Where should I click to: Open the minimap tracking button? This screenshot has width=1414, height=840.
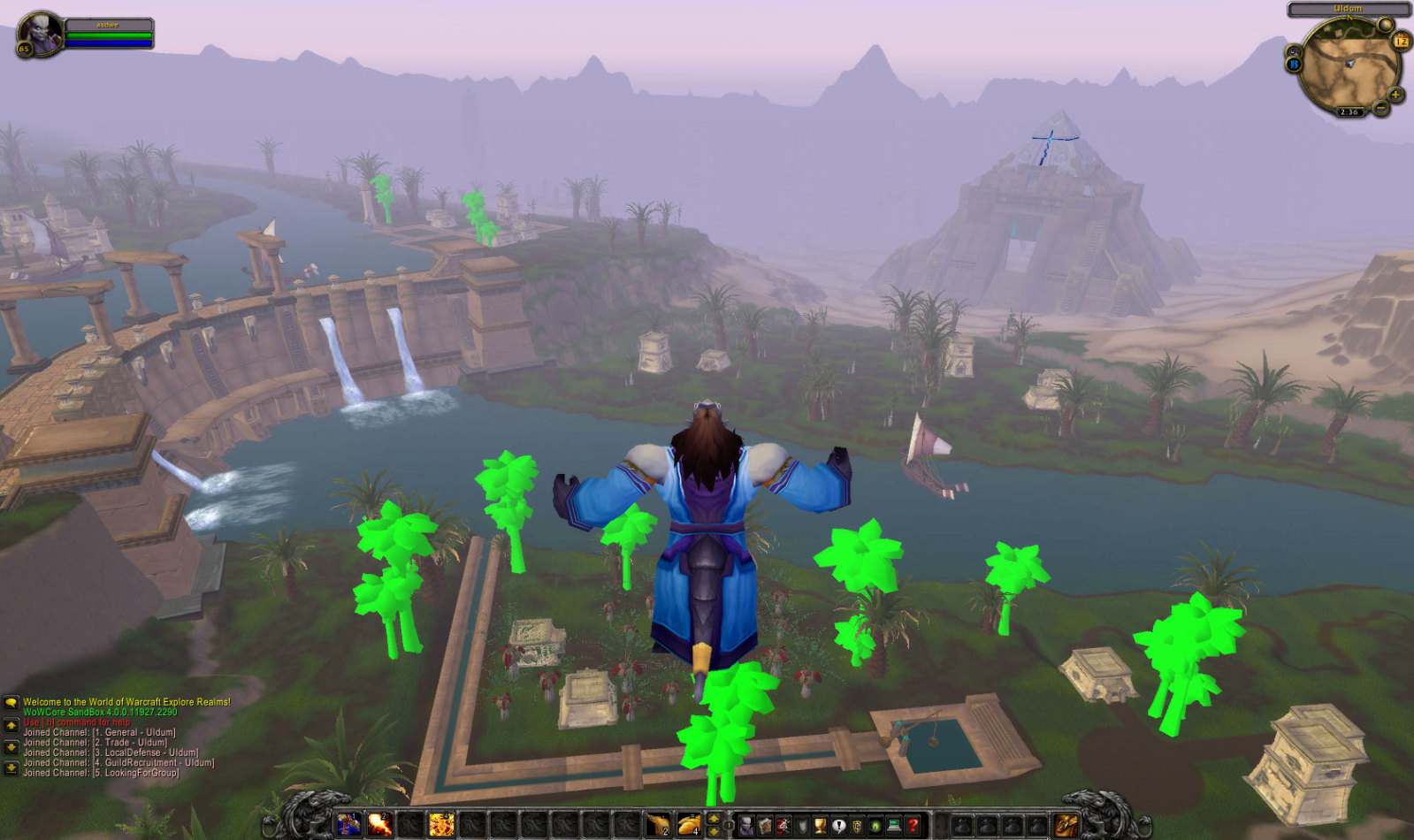pos(1295,50)
